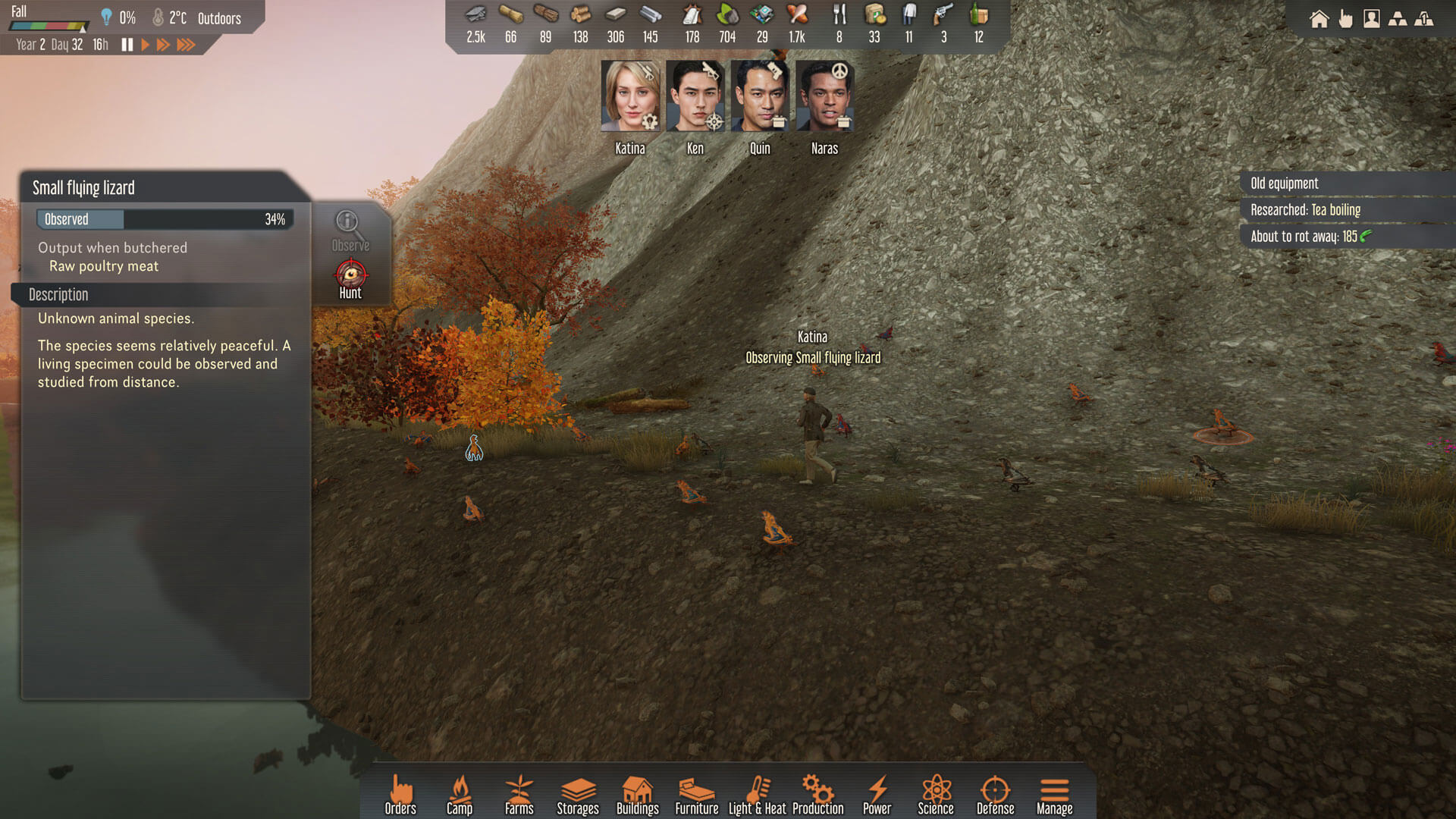Order a Hunt on the lizard

350,279
